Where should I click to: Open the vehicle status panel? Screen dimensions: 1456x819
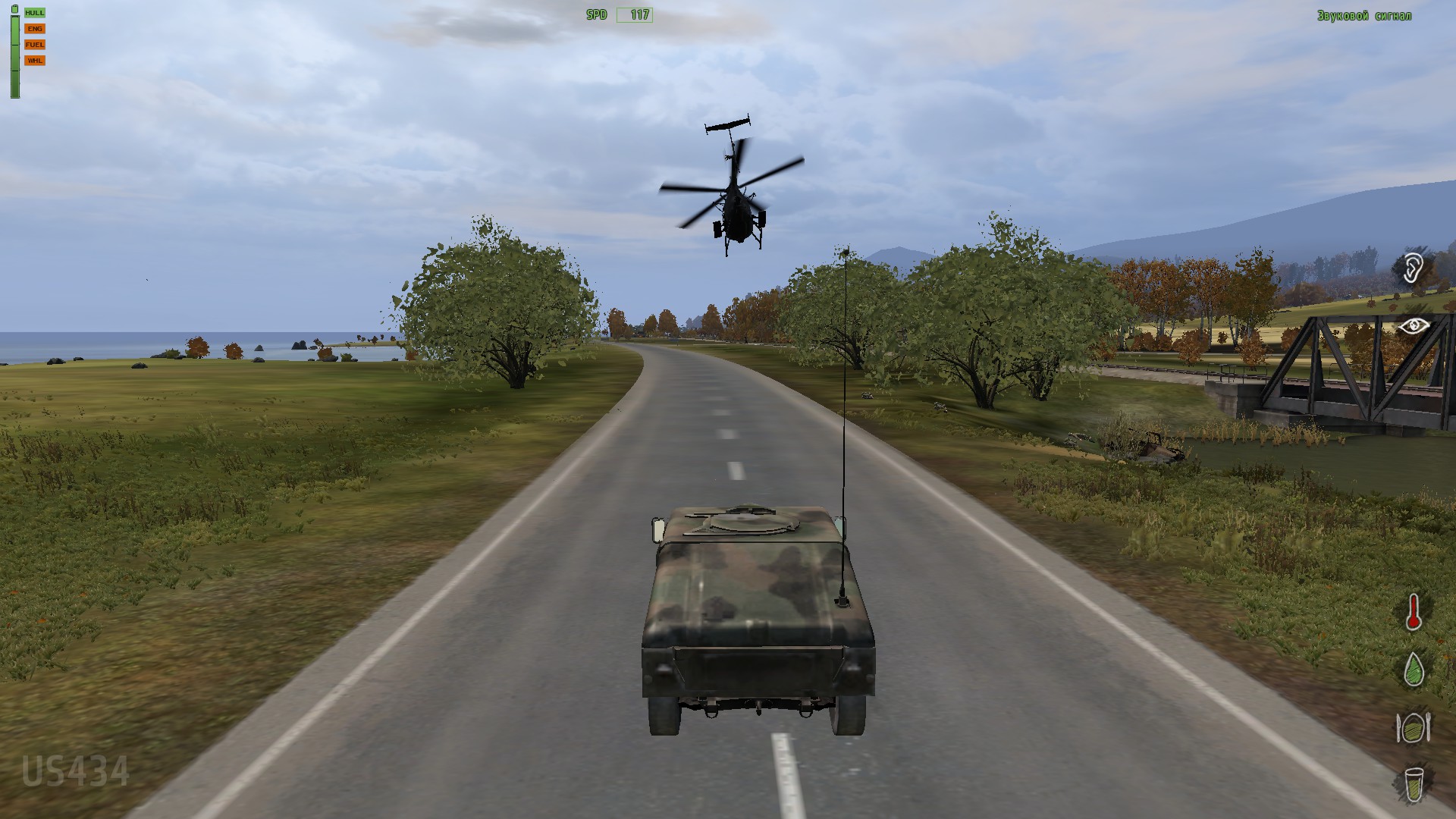(29, 36)
